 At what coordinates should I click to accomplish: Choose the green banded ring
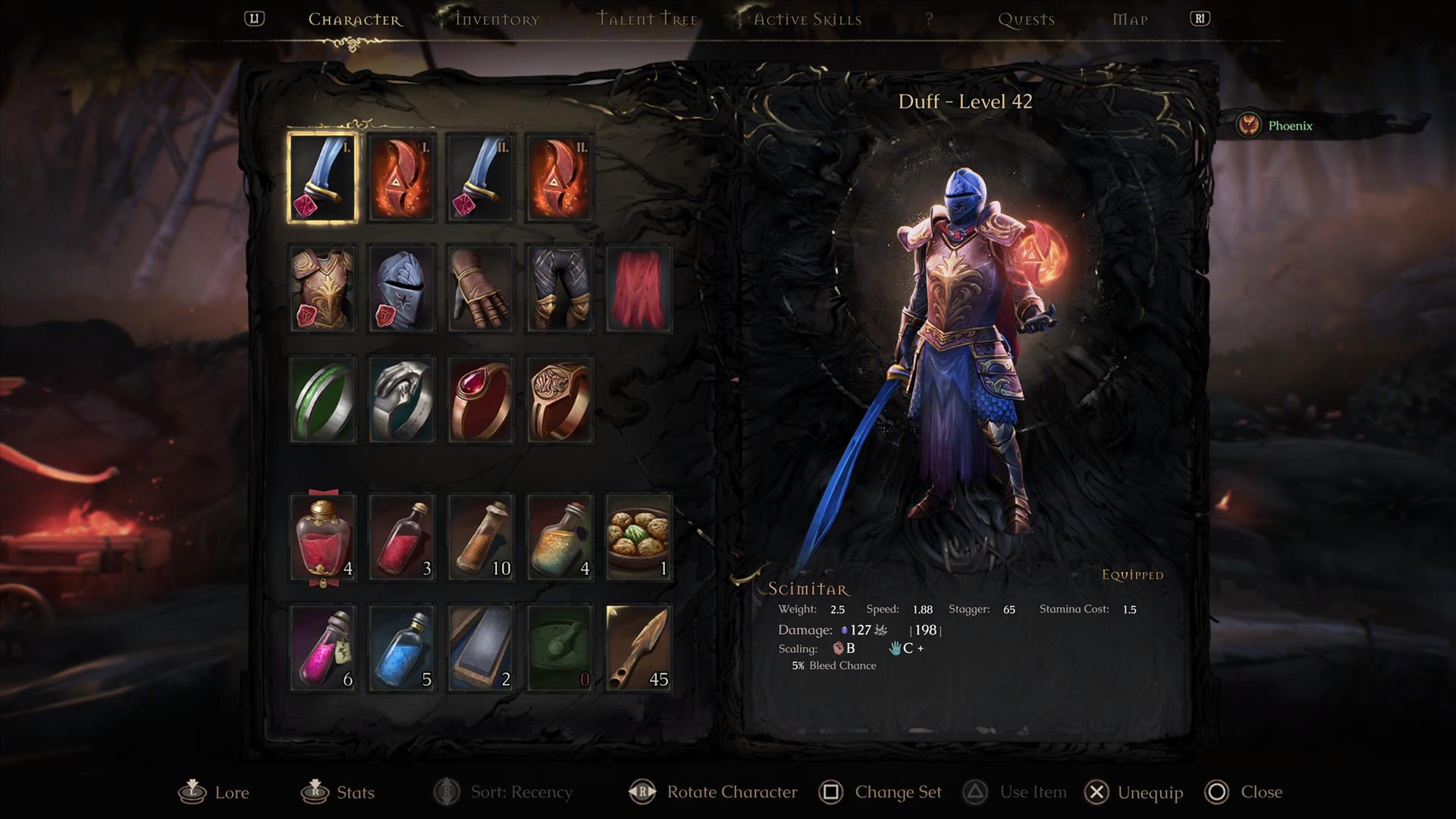(x=322, y=400)
